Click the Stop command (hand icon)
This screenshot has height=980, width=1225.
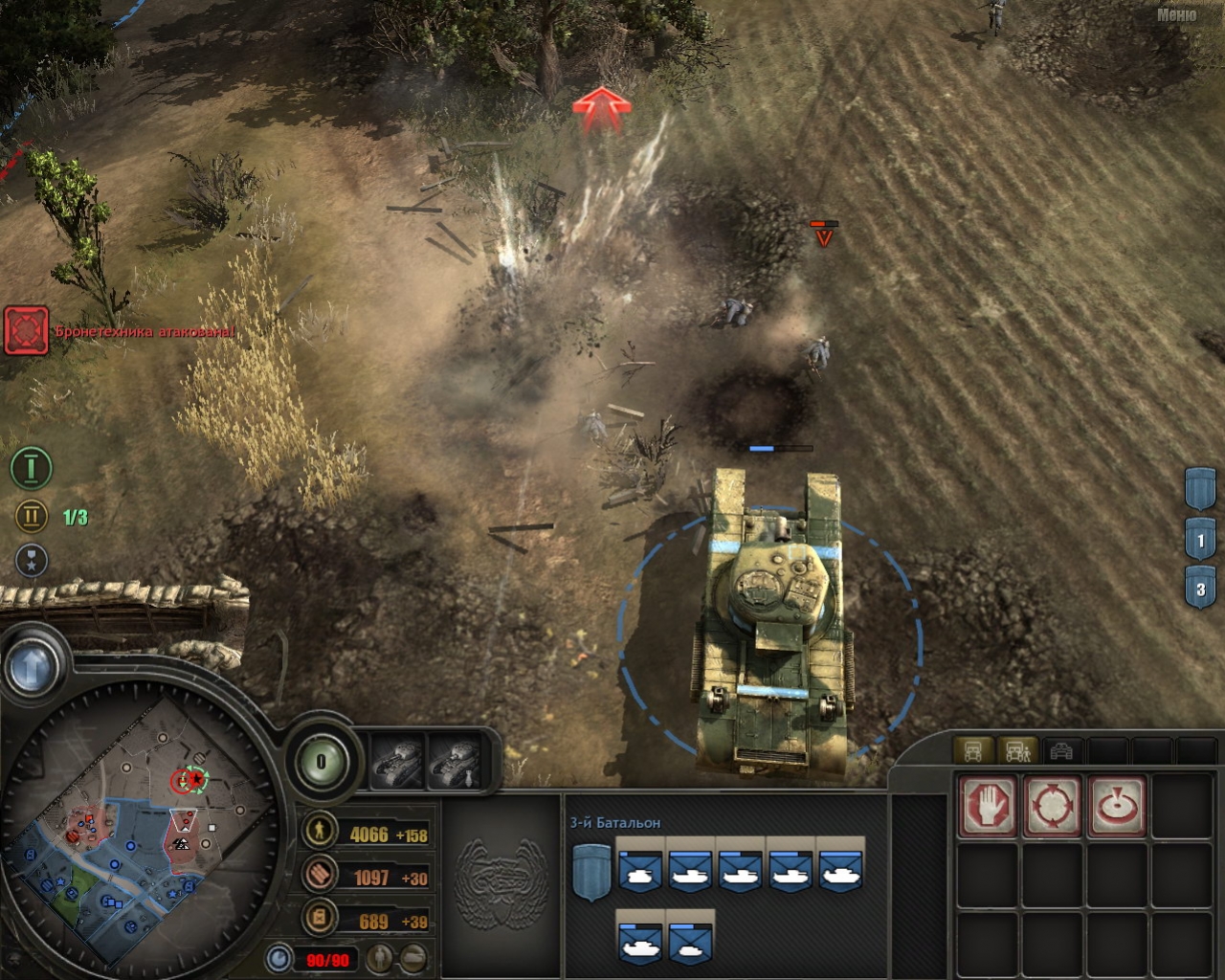[988, 807]
